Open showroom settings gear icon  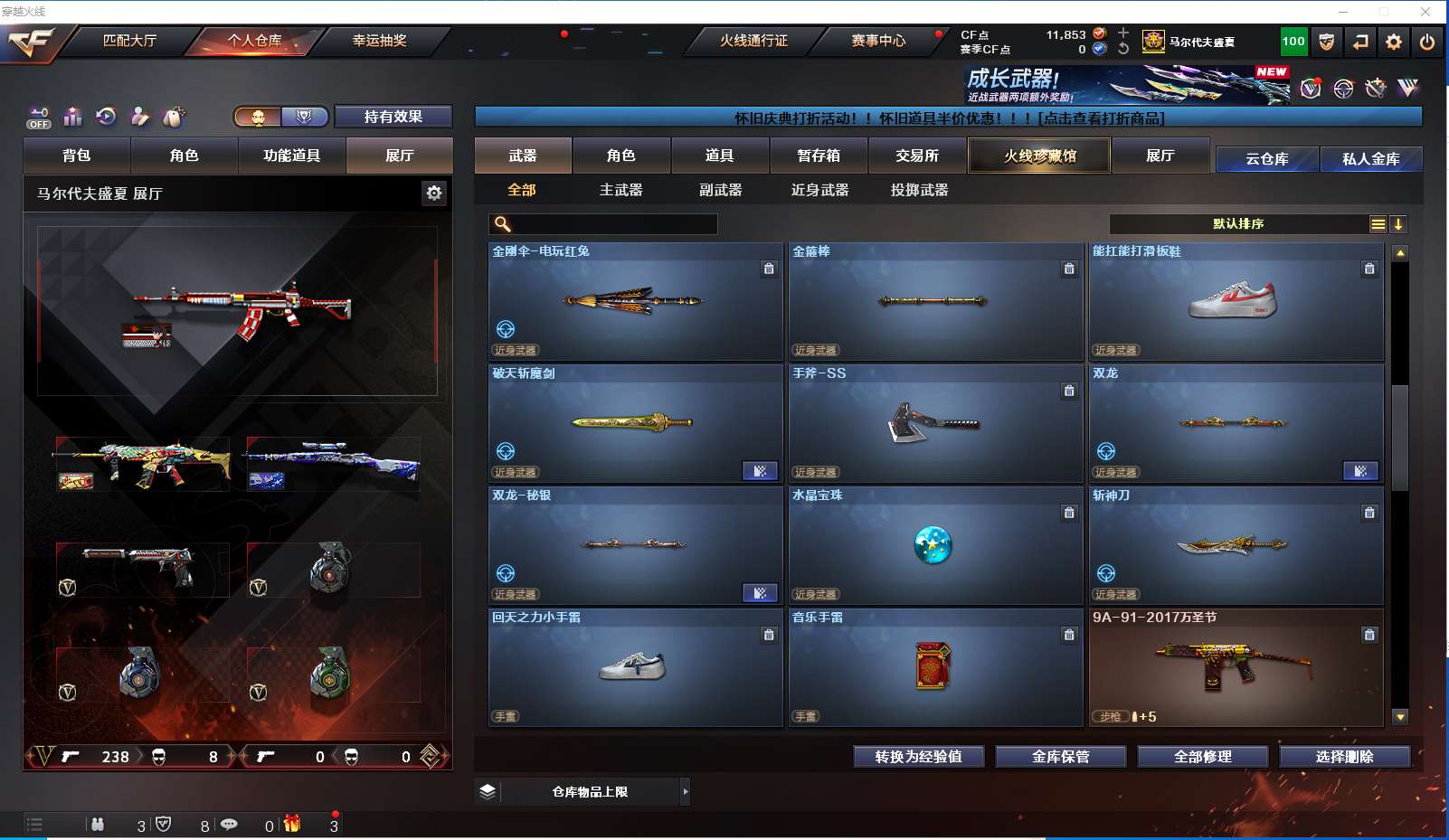click(x=434, y=193)
